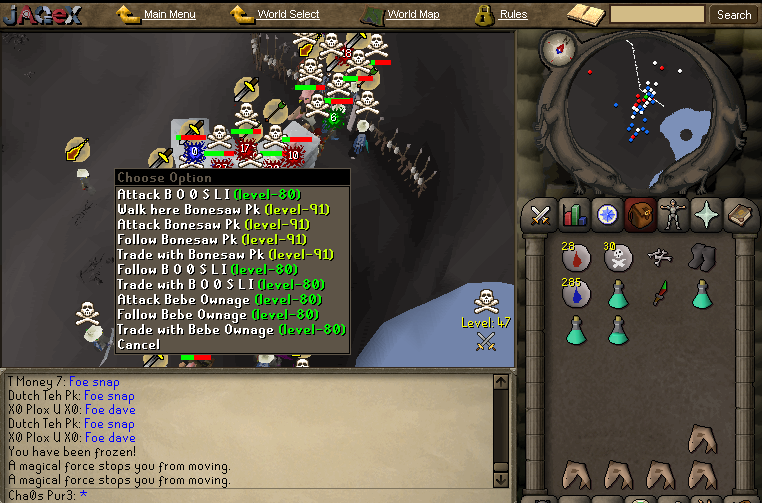Open the Main Menu link

point(169,15)
